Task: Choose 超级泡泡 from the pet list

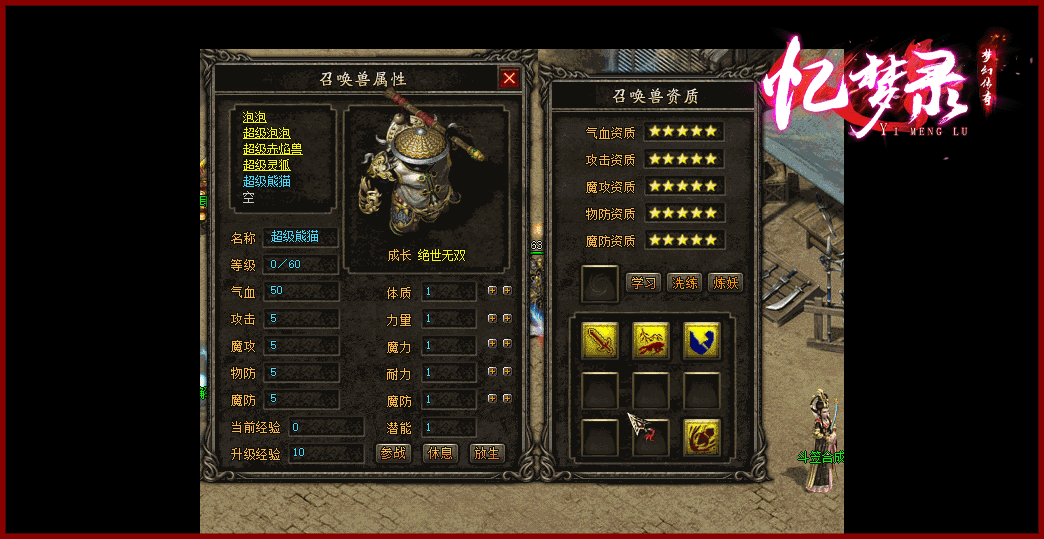Action: pos(266,133)
